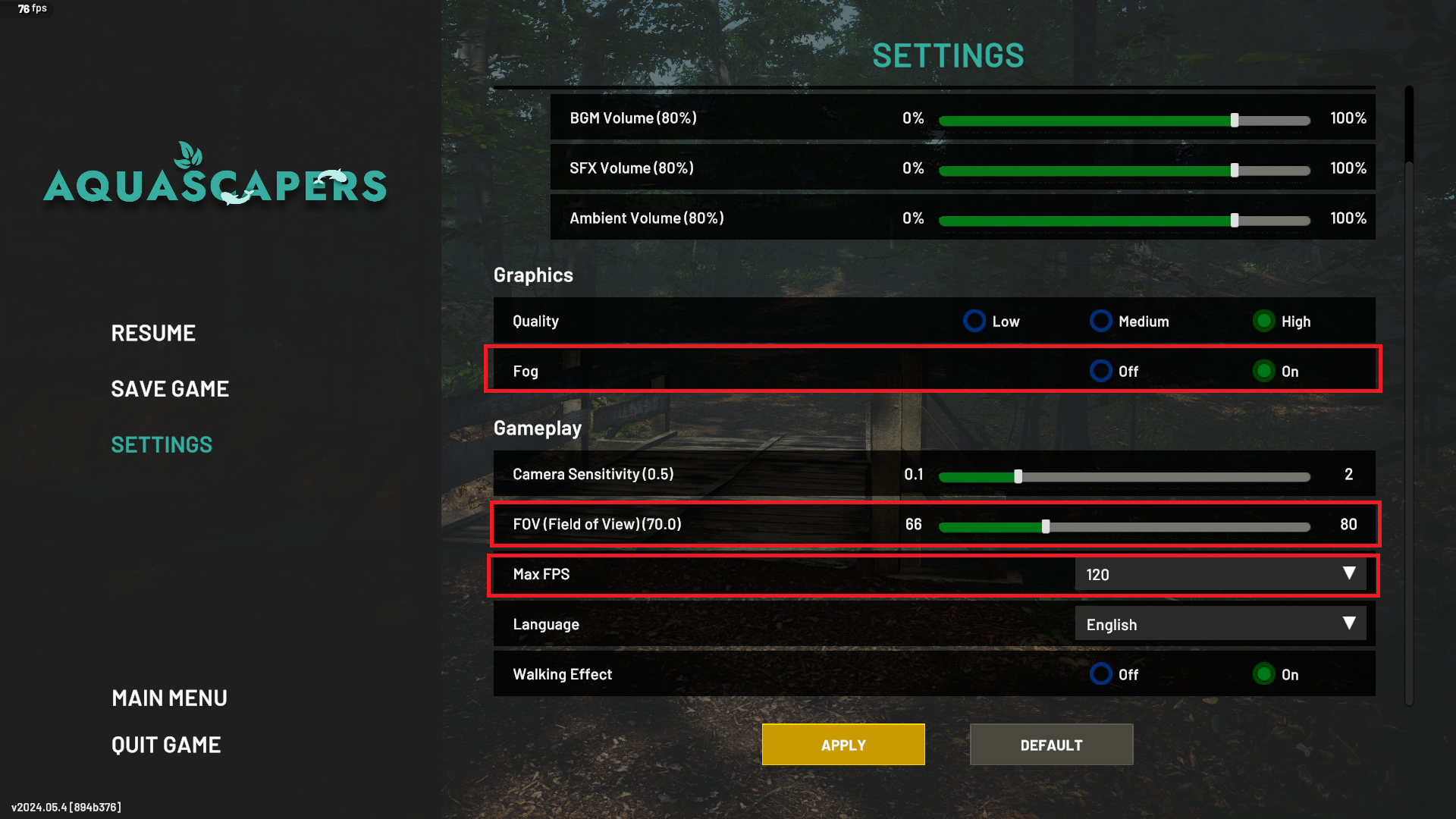Viewport: 1456px width, 819px height.
Task: Disable Walking Effect
Action: (1100, 674)
